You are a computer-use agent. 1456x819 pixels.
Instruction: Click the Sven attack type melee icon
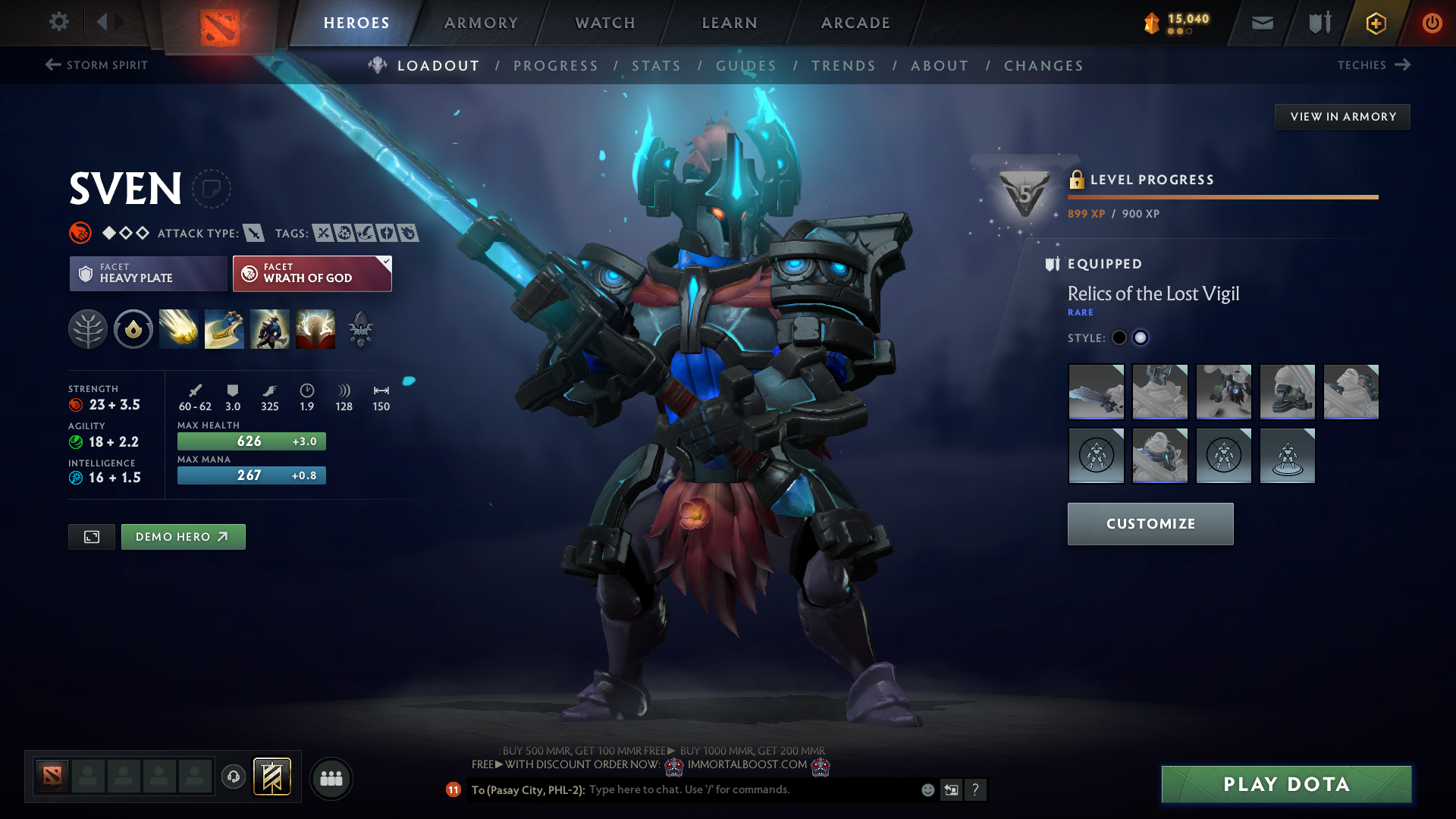pyautogui.click(x=253, y=233)
